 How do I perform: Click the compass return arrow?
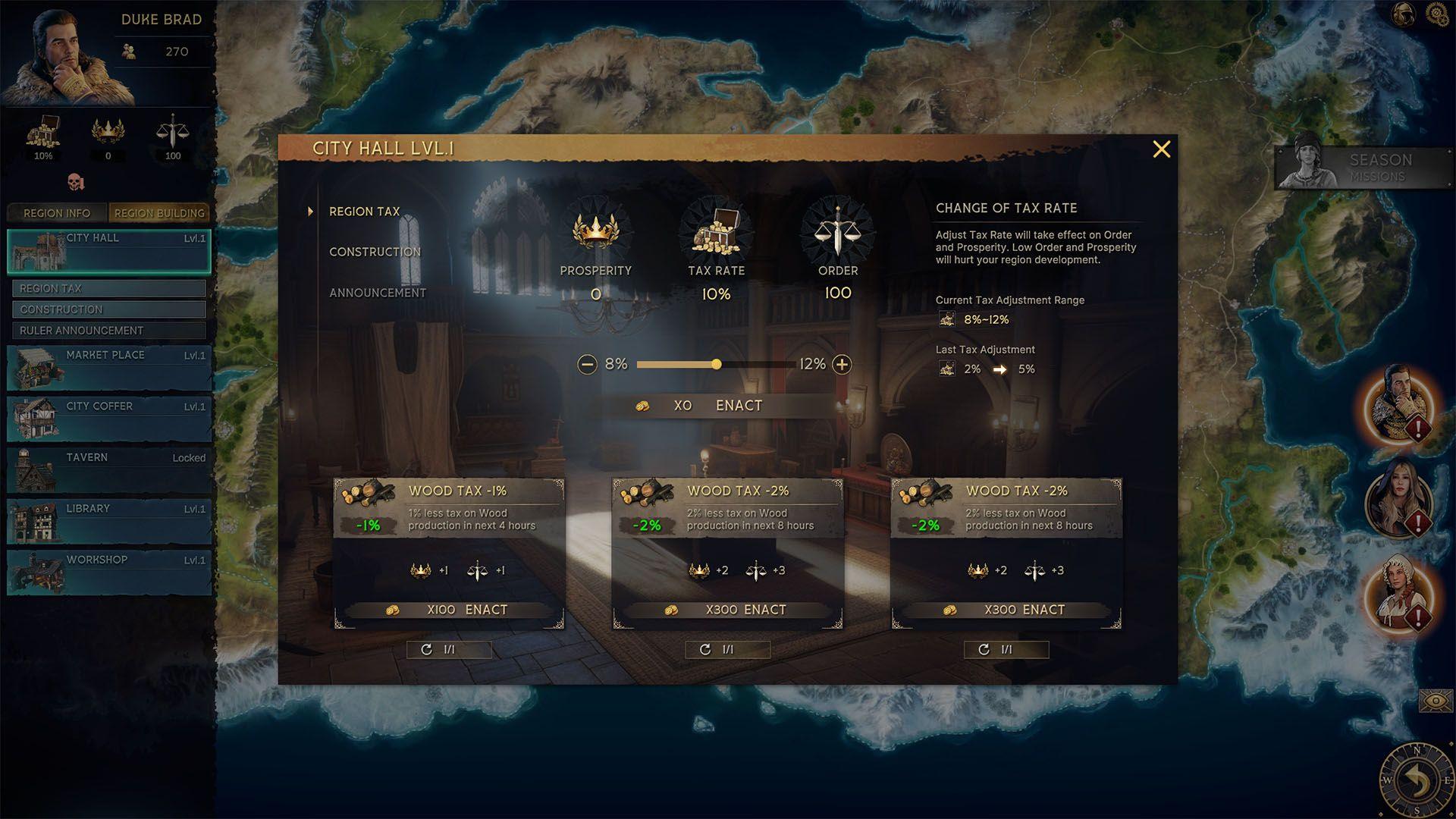[1415, 780]
